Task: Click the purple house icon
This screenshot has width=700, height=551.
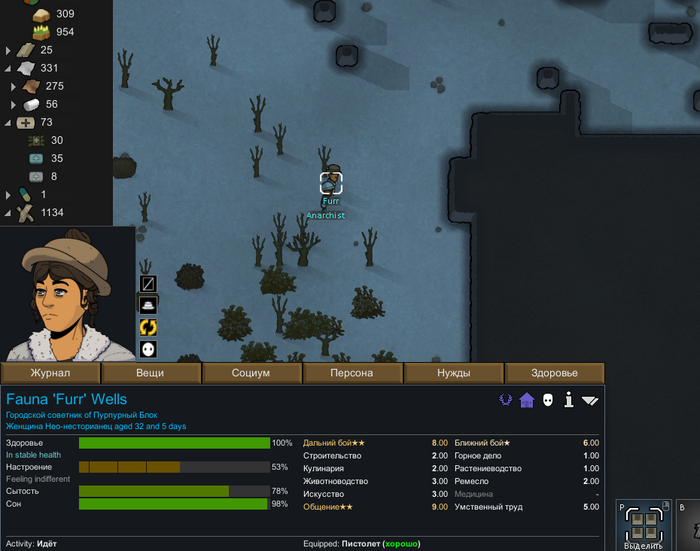Action: pyautogui.click(x=526, y=400)
